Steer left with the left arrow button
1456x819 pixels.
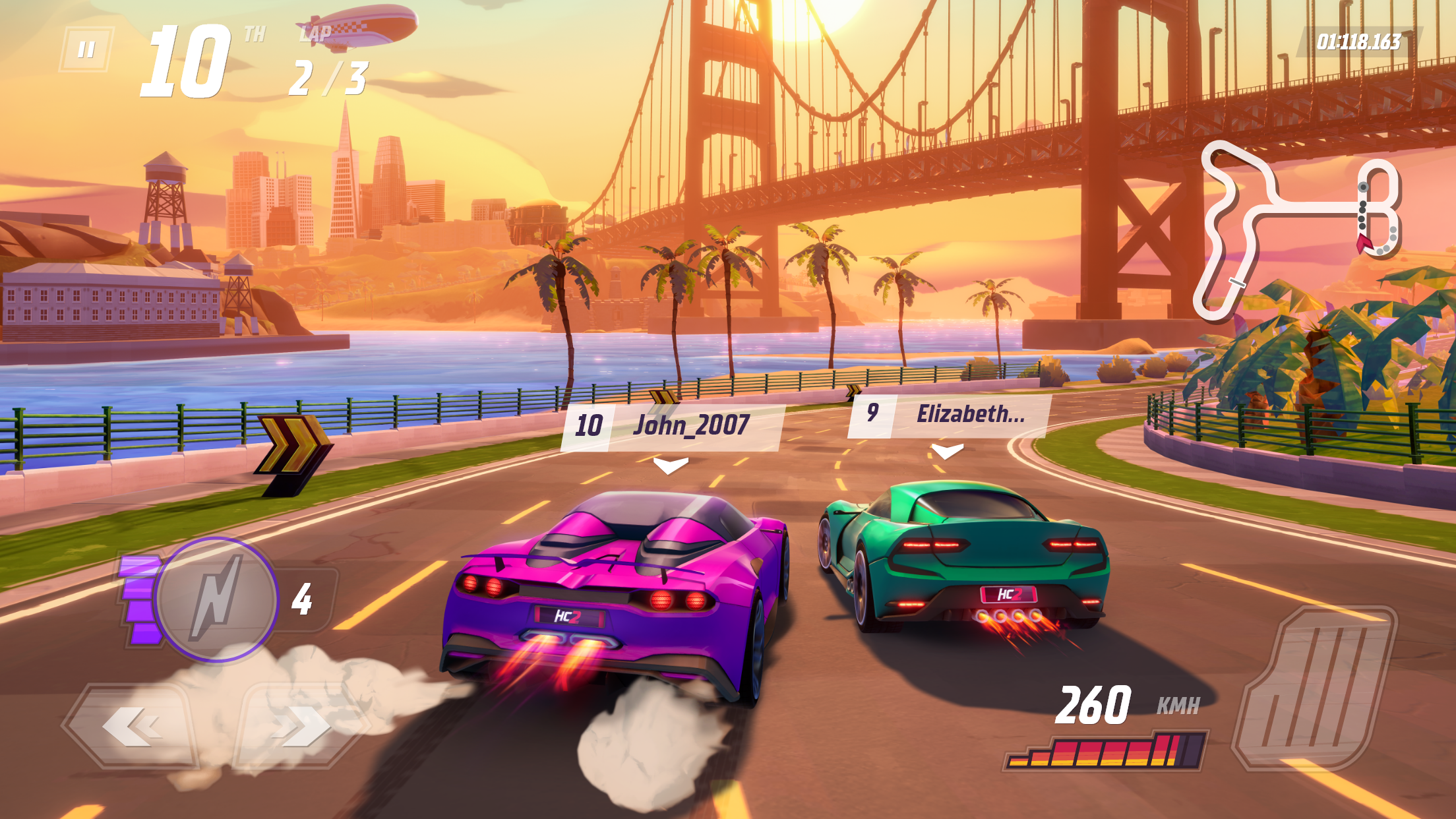132,725
